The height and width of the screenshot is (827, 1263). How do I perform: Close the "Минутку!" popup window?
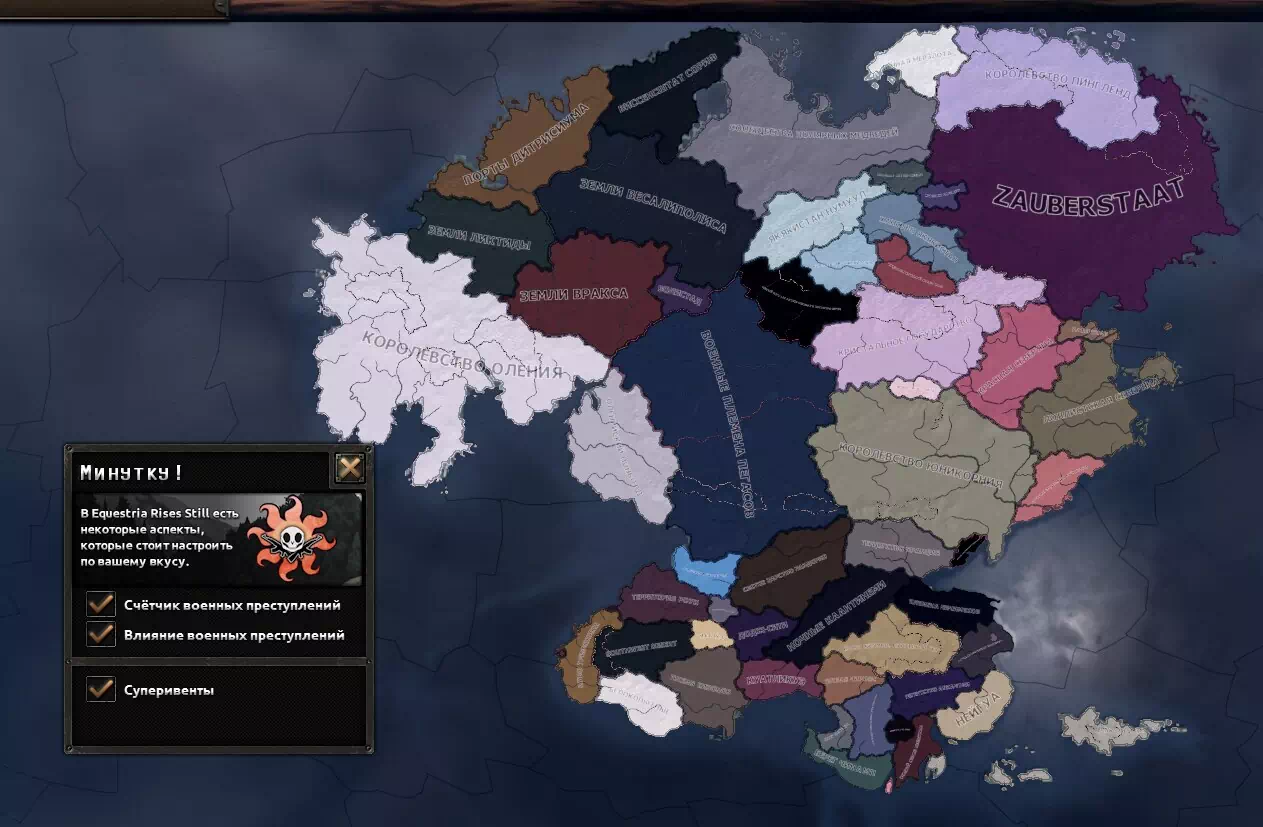click(349, 468)
